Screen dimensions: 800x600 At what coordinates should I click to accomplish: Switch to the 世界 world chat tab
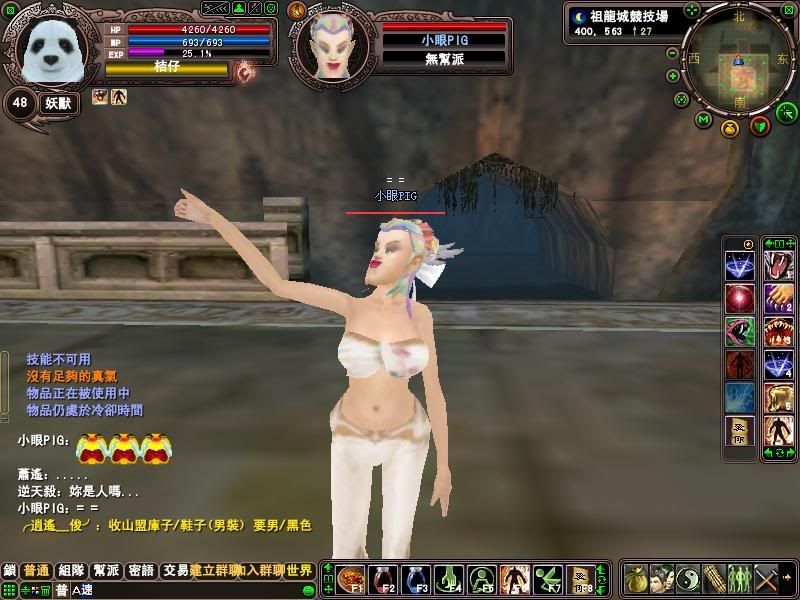[300, 571]
